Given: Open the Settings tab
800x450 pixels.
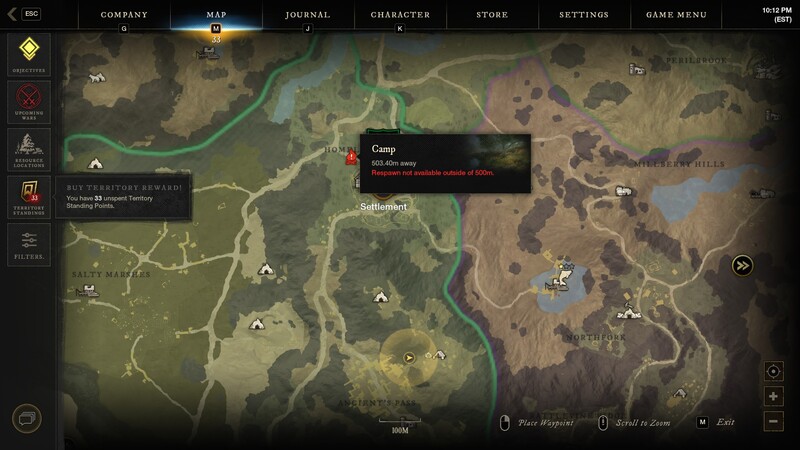Looking at the screenshot, I should [584, 15].
